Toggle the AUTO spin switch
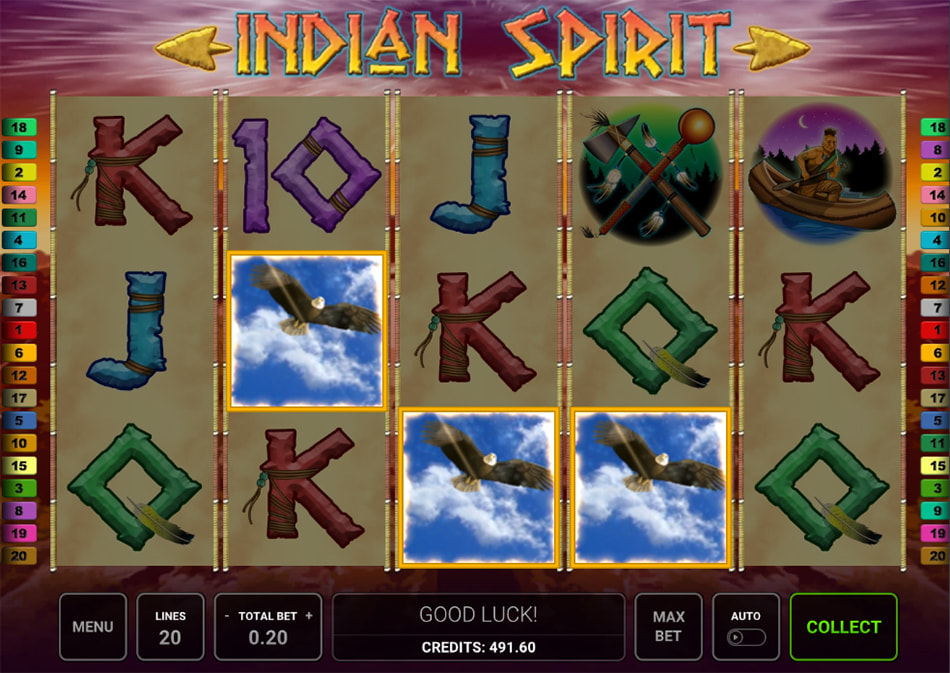The image size is (950, 673). tap(745, 636)
